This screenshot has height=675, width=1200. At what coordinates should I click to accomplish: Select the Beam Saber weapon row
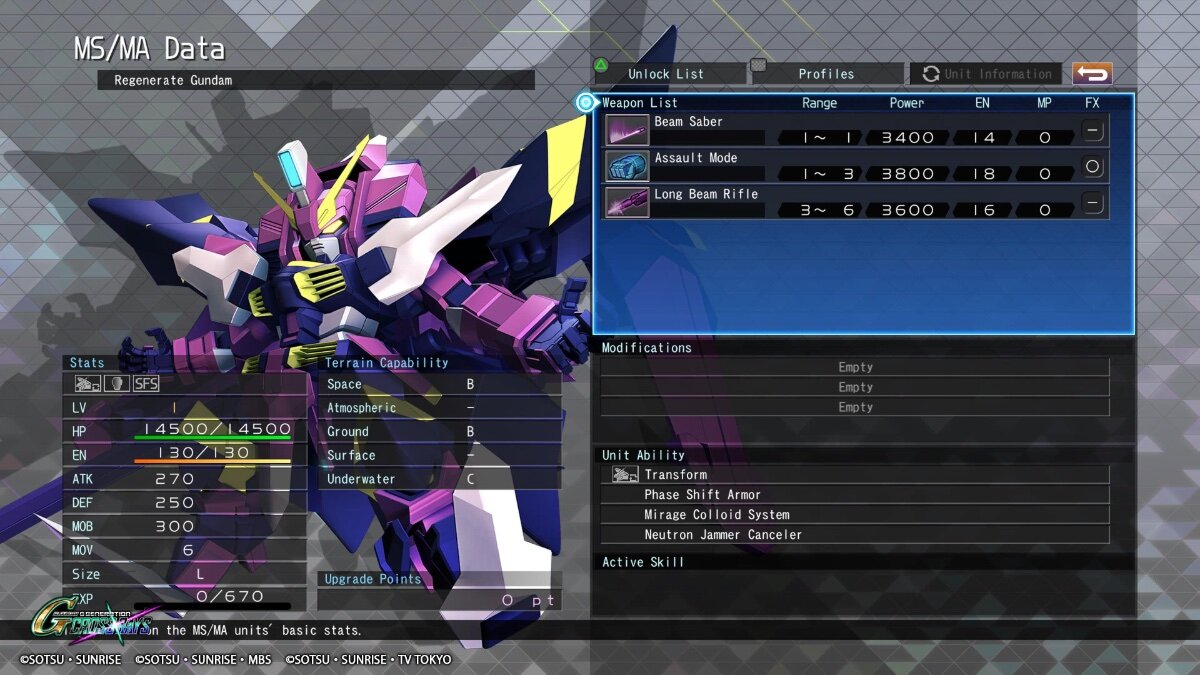pos(855,130)
